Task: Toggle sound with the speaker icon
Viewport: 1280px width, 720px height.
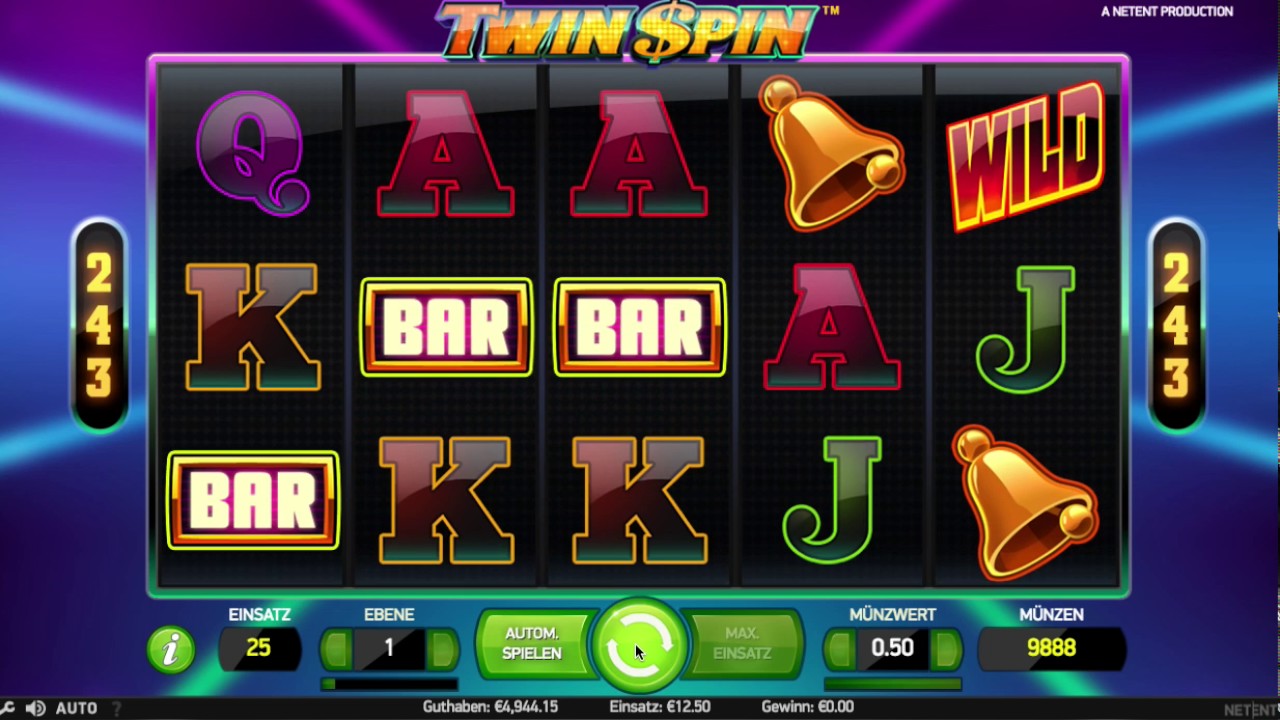Action: pyautogui.click(x=33, y=708)
